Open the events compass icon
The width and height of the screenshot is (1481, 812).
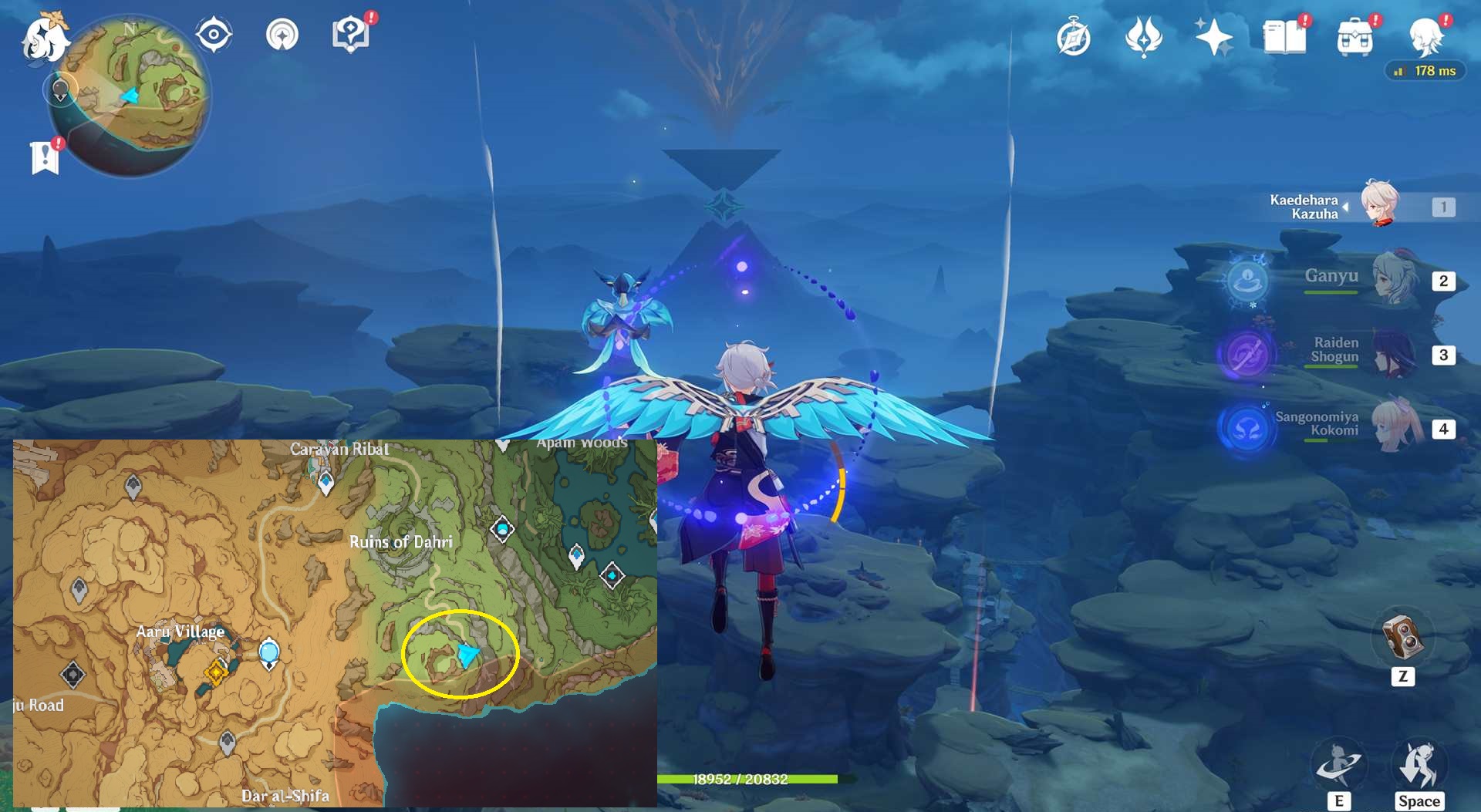(1074, 38)
